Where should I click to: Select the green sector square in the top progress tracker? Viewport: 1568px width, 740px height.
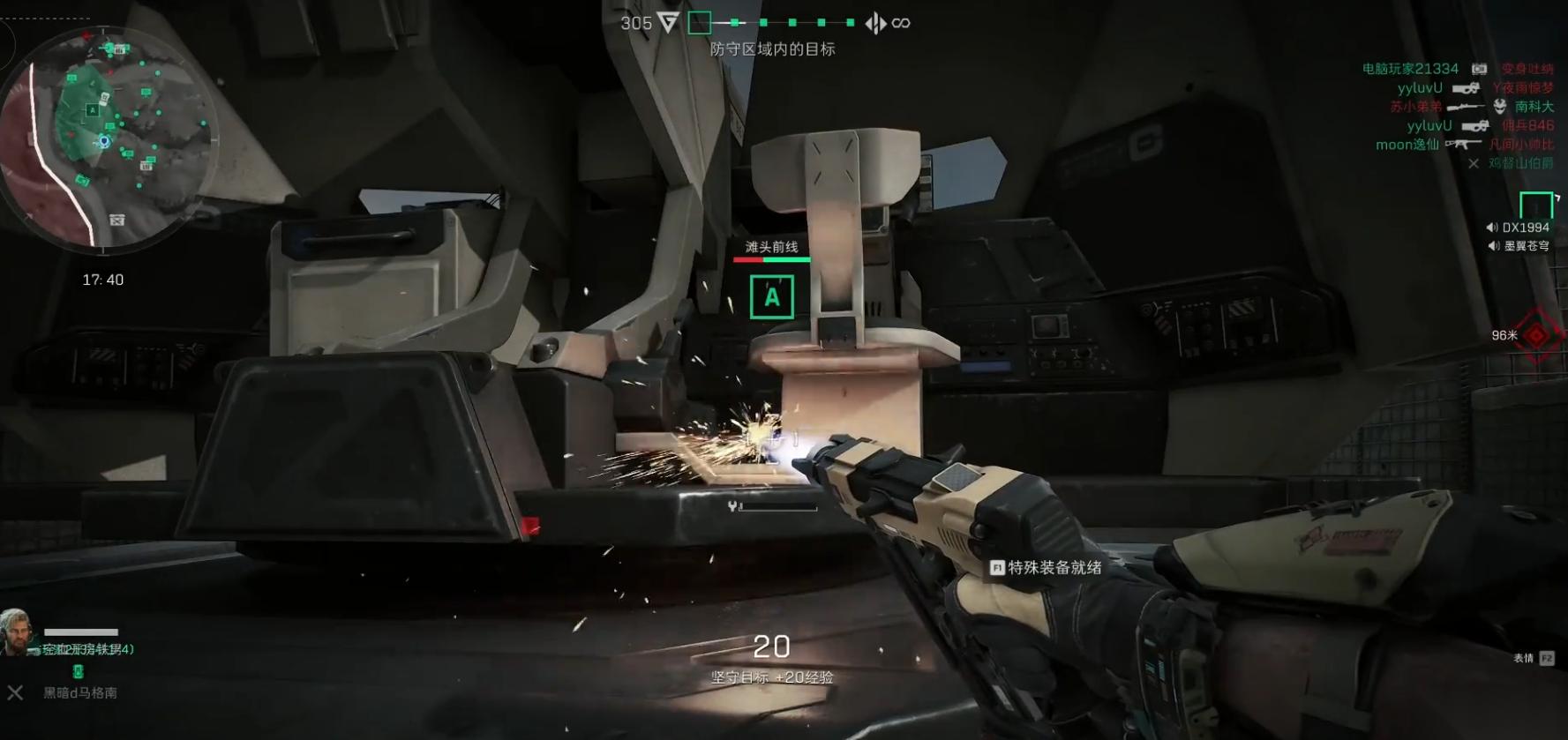(x=700, y=23)
